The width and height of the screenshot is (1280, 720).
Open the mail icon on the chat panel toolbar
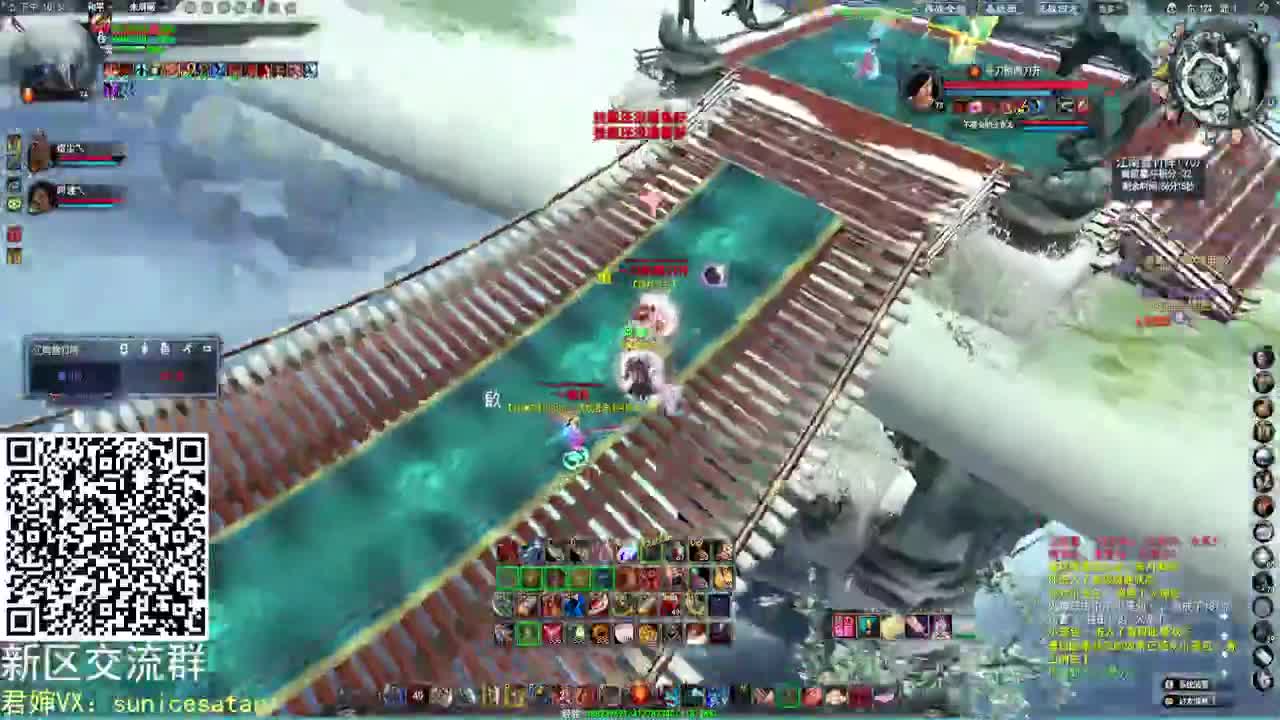164,348
